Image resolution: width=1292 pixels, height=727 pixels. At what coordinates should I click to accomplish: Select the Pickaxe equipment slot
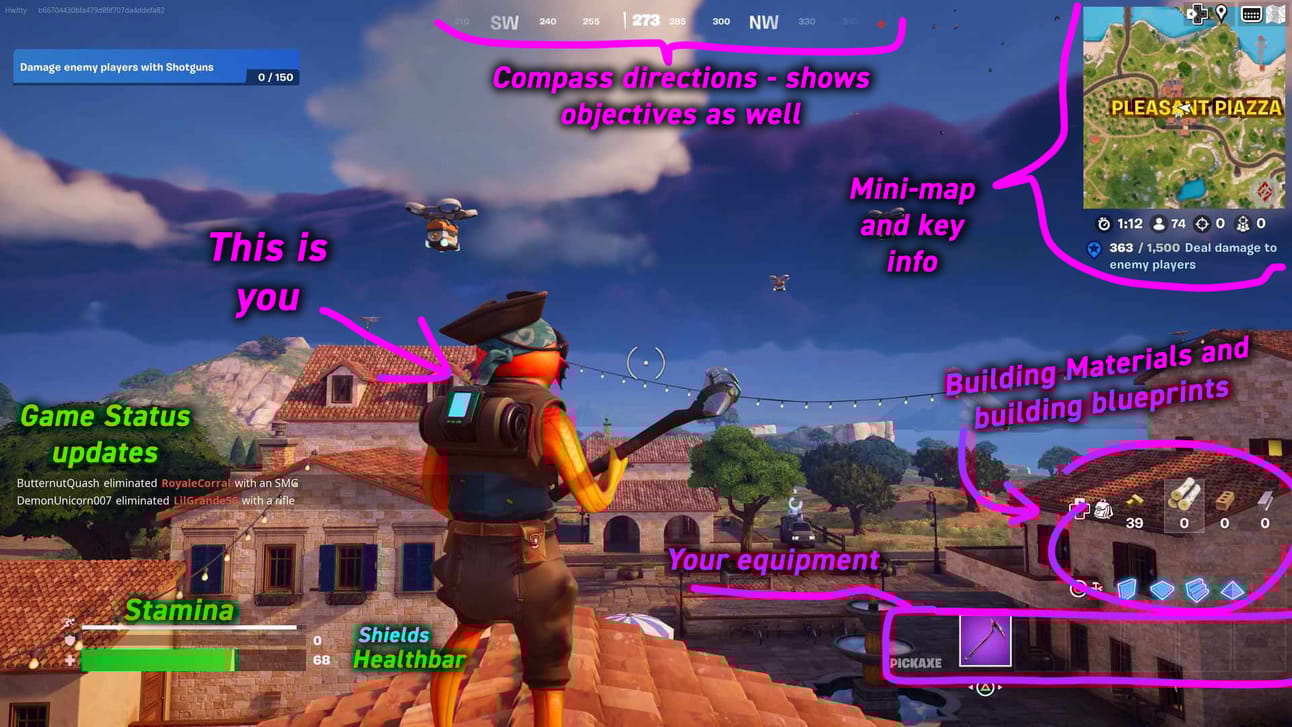985,640
